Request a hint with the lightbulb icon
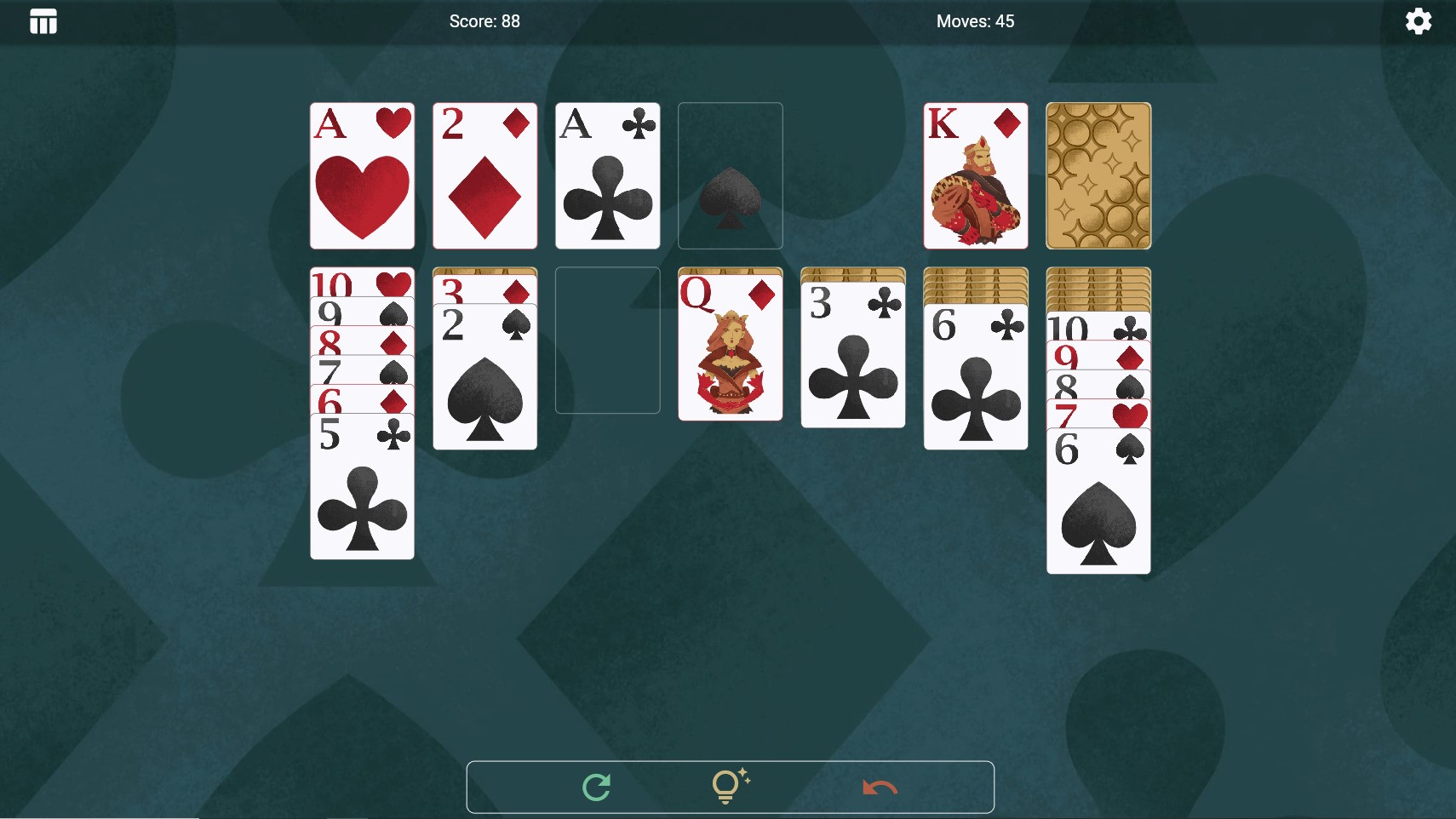 click(x=730, y=786)
